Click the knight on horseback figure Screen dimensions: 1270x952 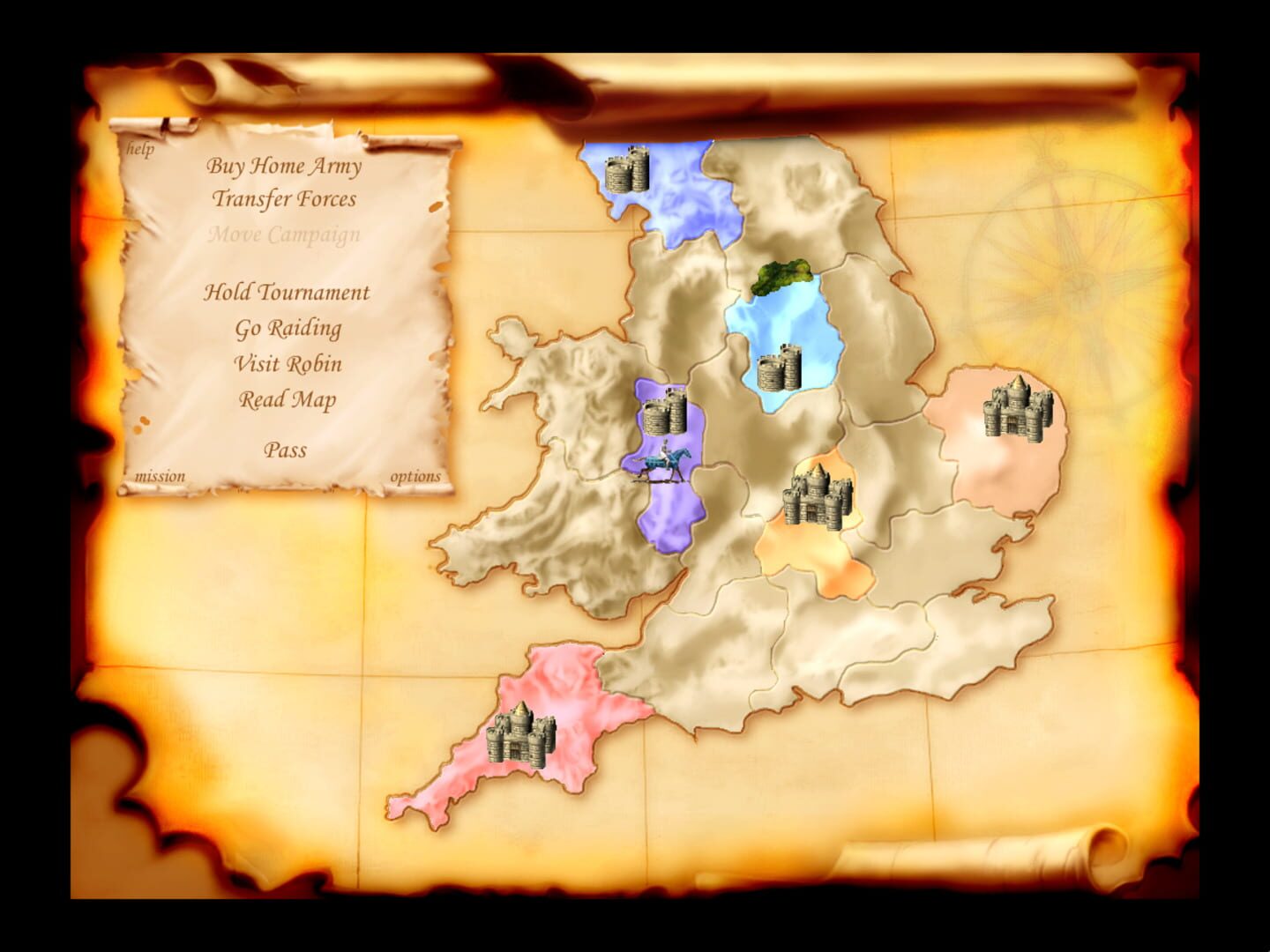point(663,464)
